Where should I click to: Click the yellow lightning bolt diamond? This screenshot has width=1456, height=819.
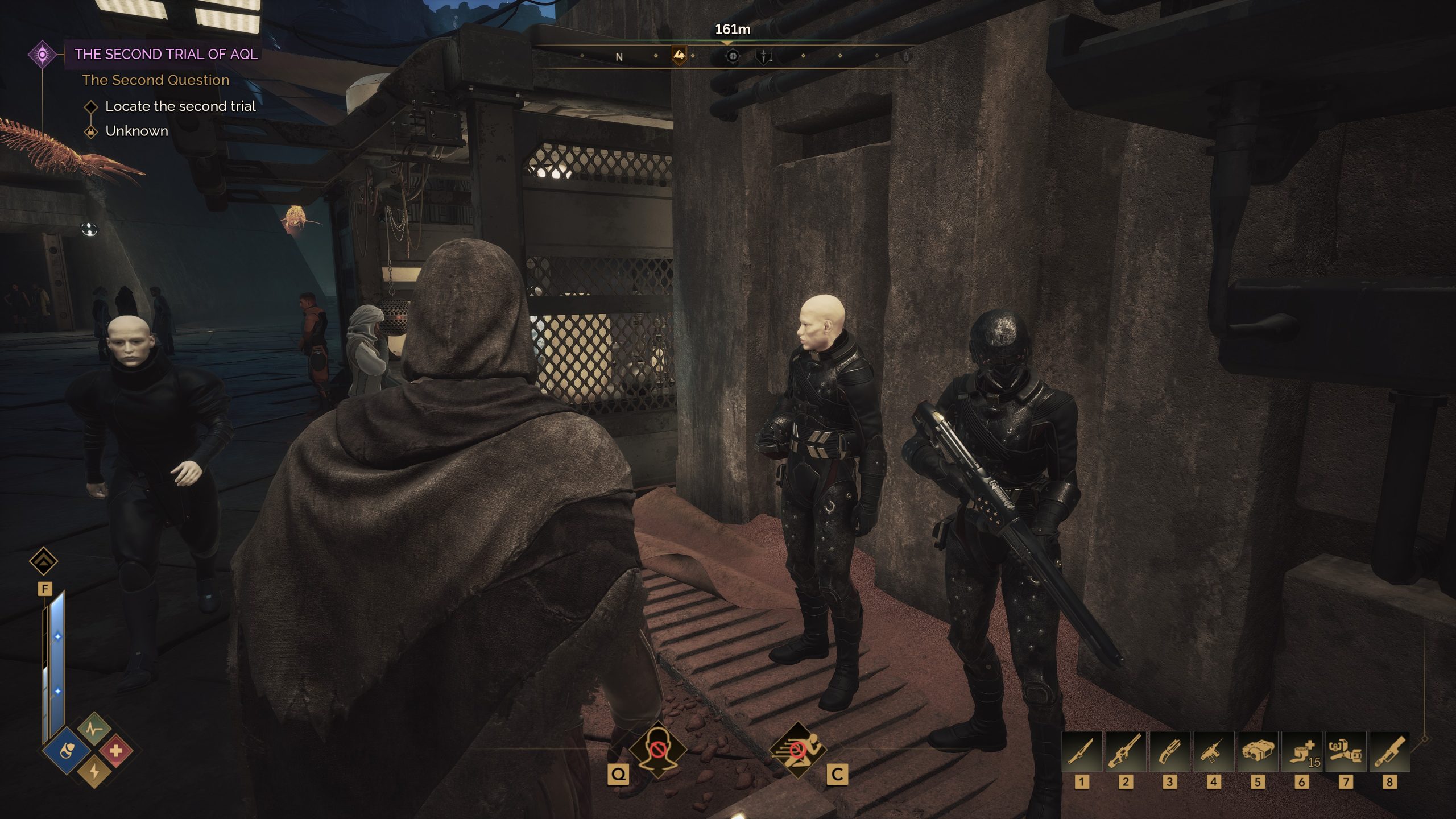(x=94, y=772)
